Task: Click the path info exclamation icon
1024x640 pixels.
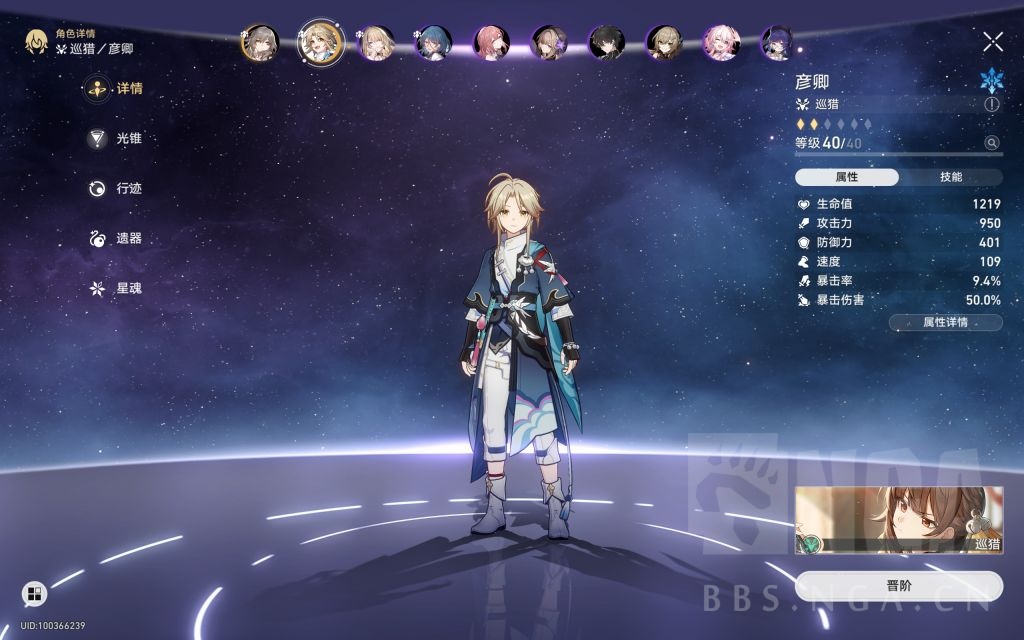Action: pos(991,104)
